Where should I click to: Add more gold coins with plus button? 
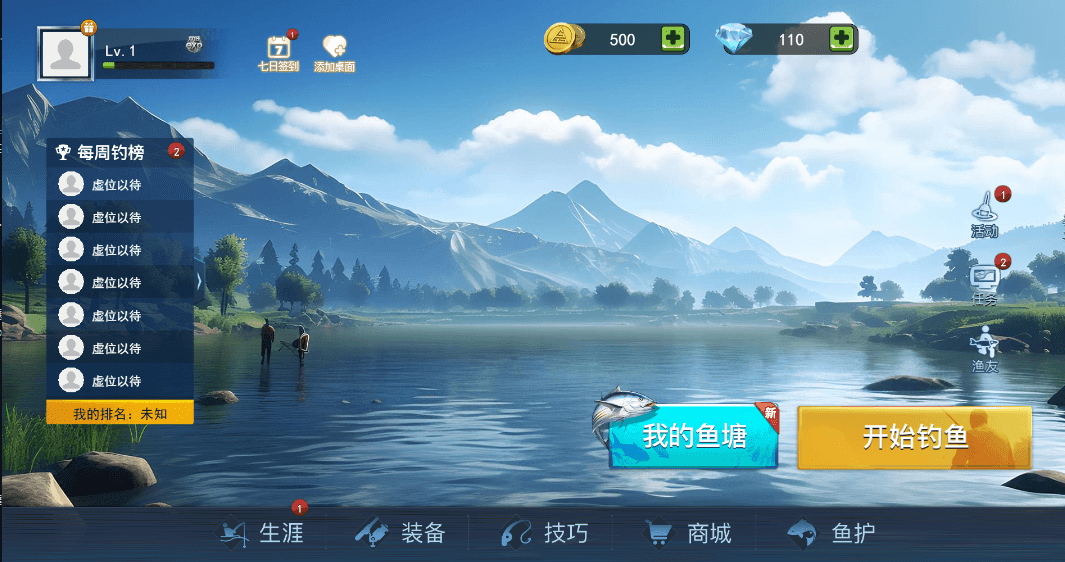pyautogui.click(x=673, y=39)
